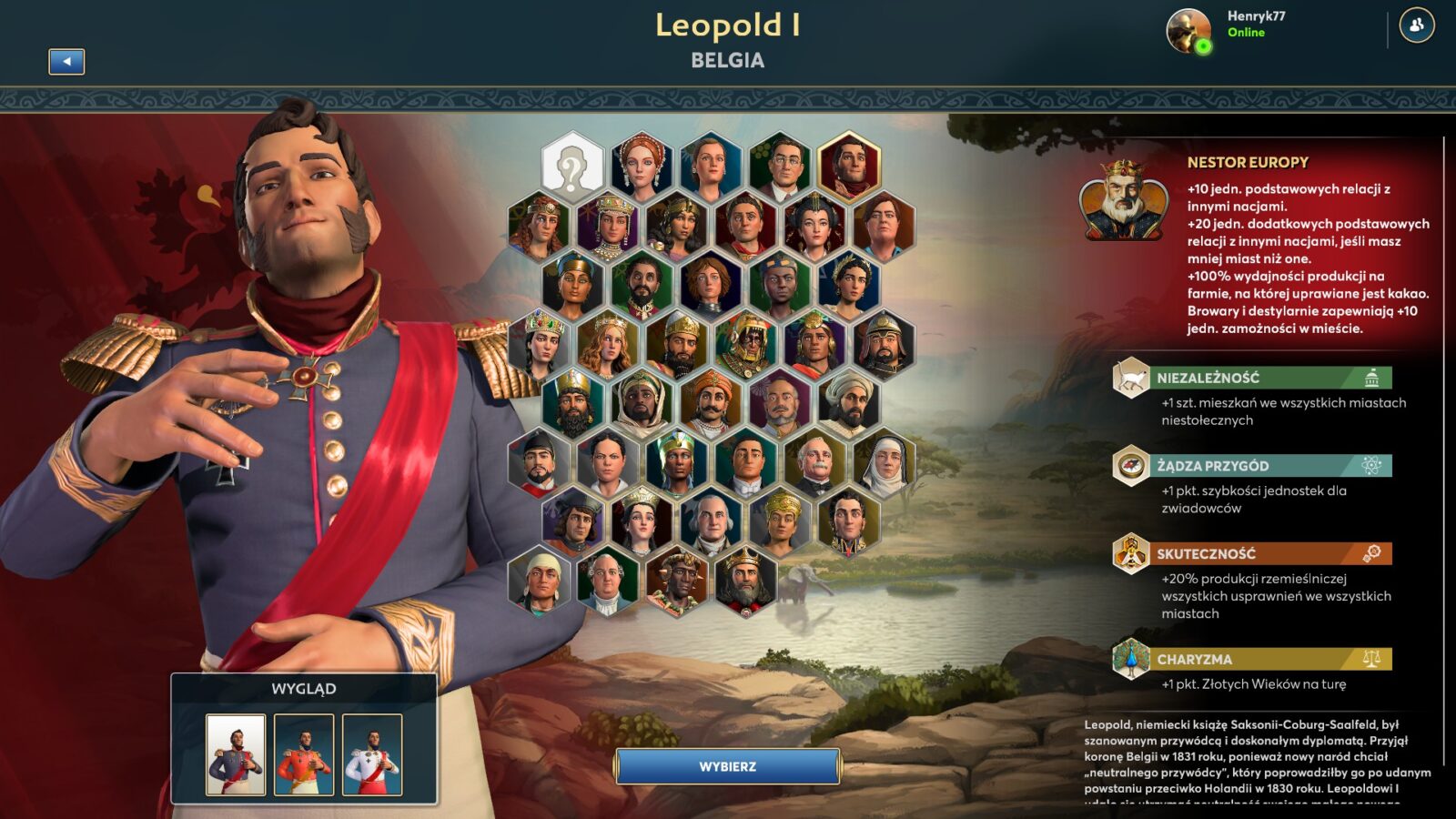Switch to the white uniform appearance

pyautogui.click(x=372, y=754)
